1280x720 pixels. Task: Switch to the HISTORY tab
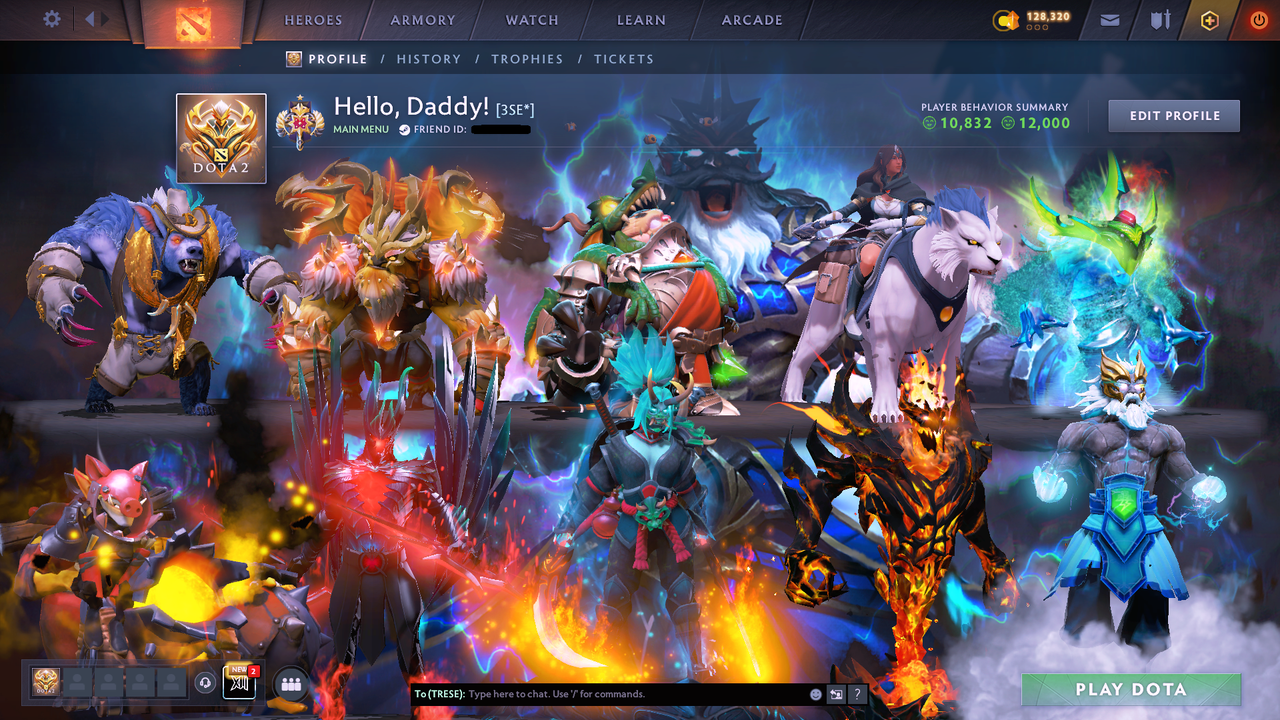(x=428, y=59)
